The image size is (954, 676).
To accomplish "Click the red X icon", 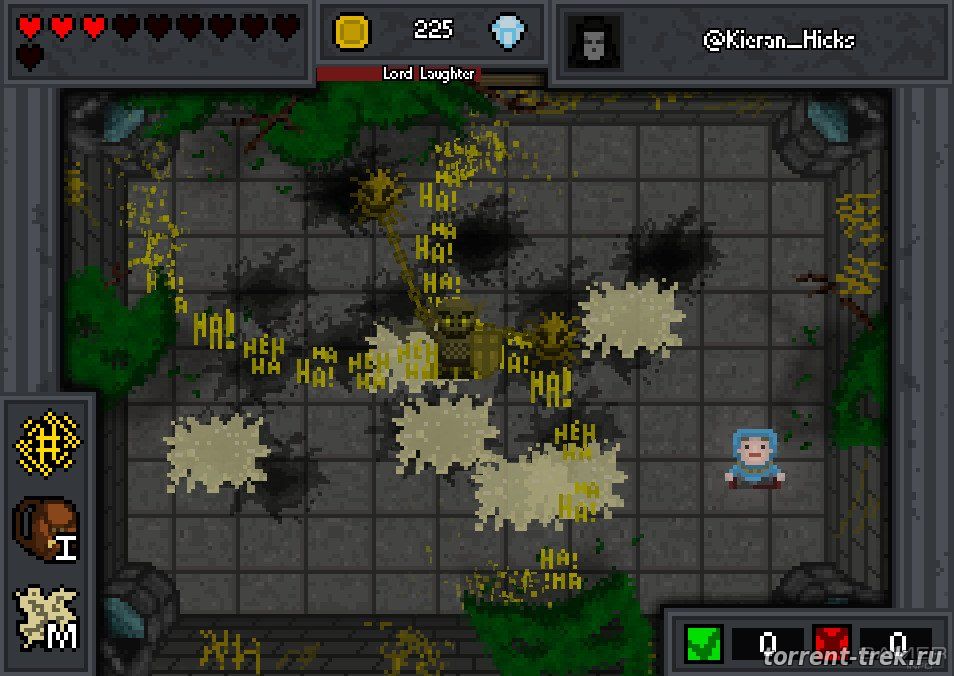I will click(832, 640).
